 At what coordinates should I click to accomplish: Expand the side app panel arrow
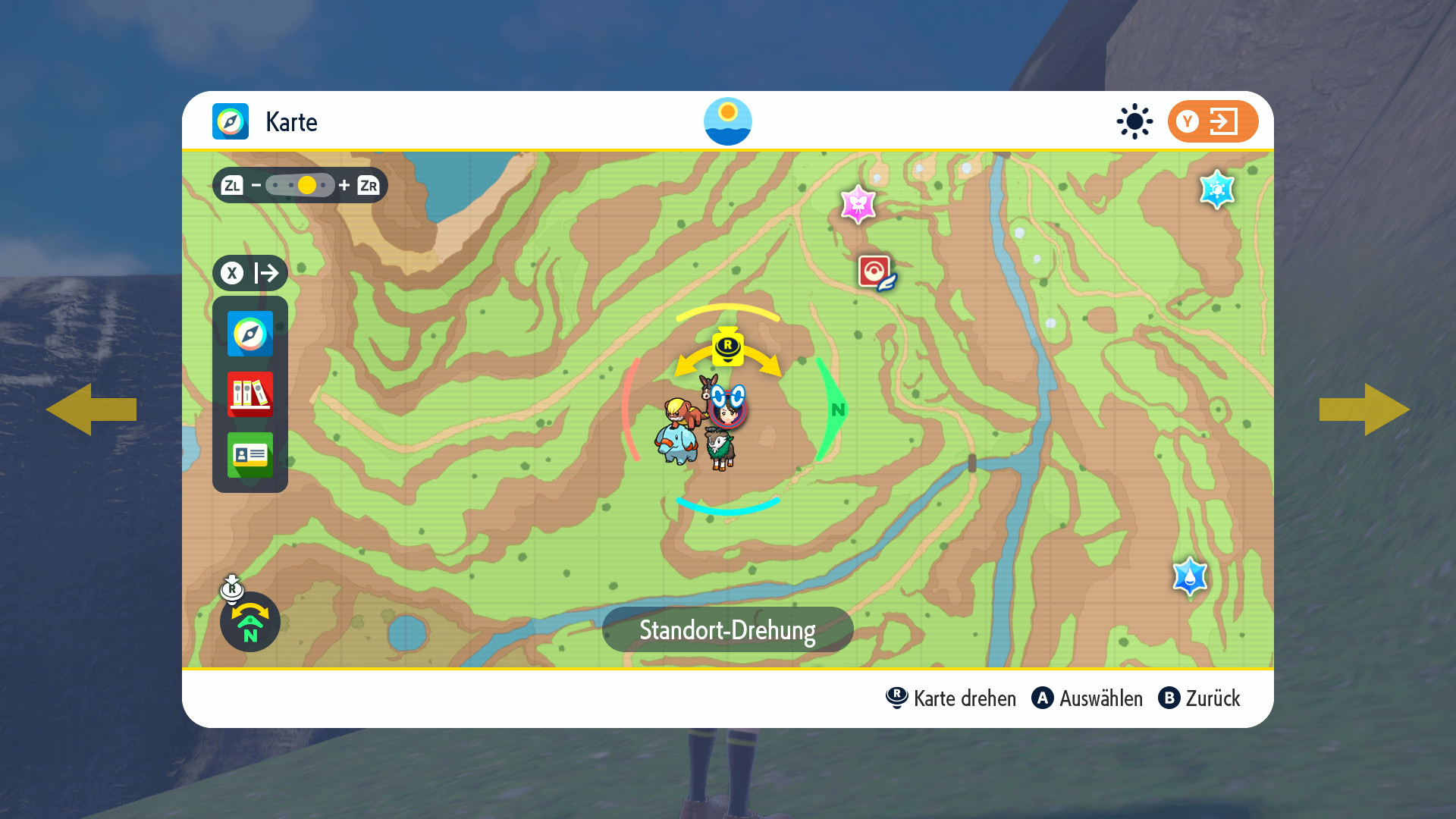click(250, 273)
